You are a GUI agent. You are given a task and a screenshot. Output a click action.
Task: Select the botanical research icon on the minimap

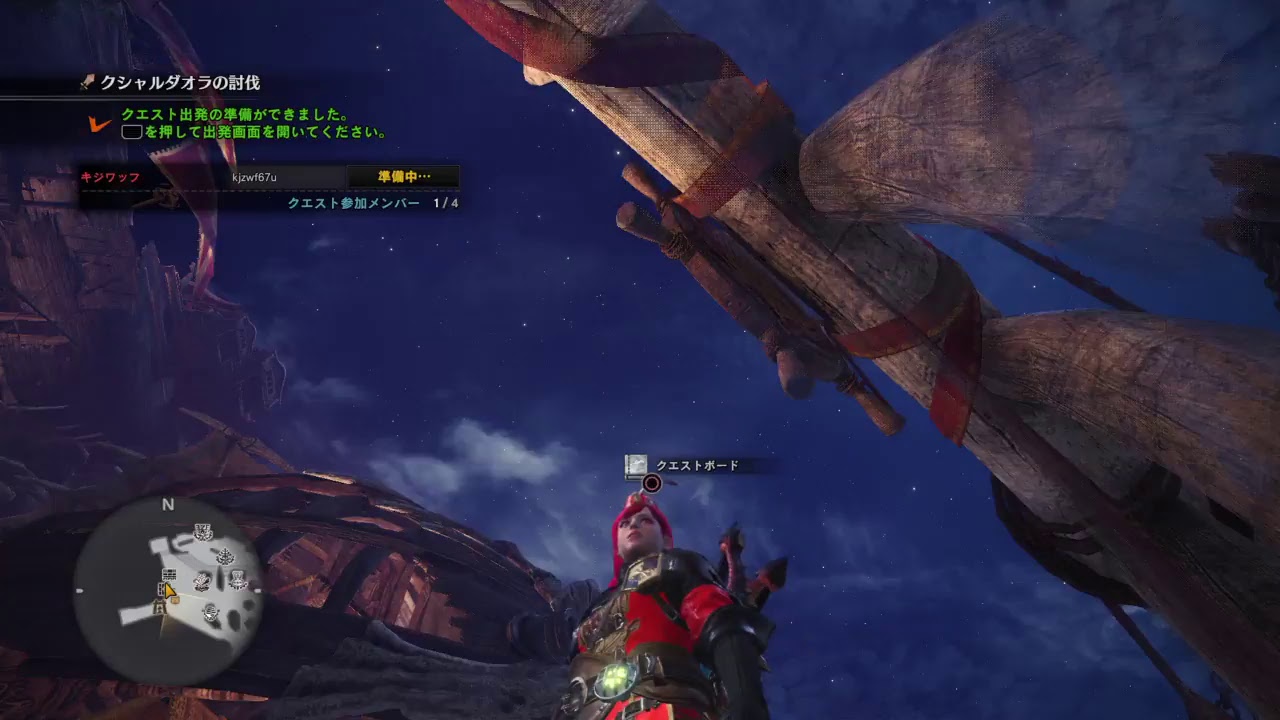coord(226,556)
